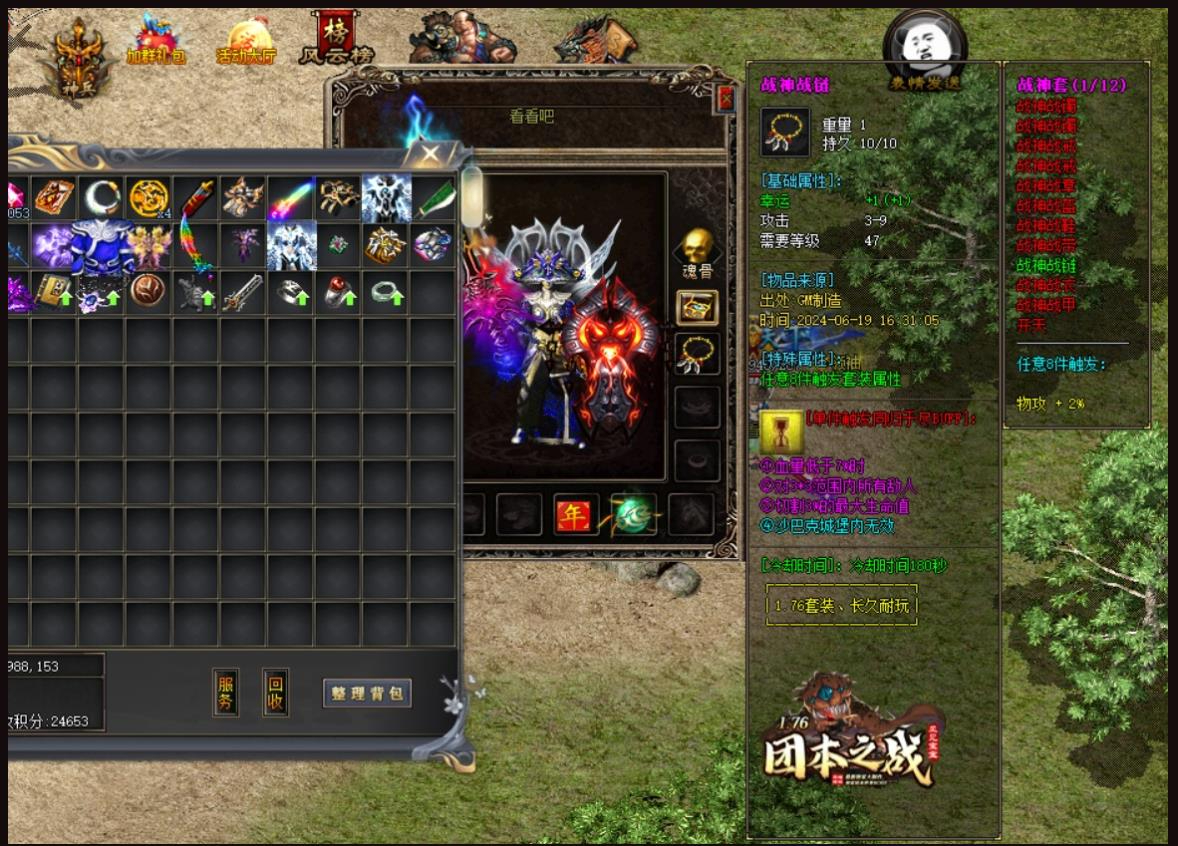Select the blue robe armor in bag

(101, 246)
